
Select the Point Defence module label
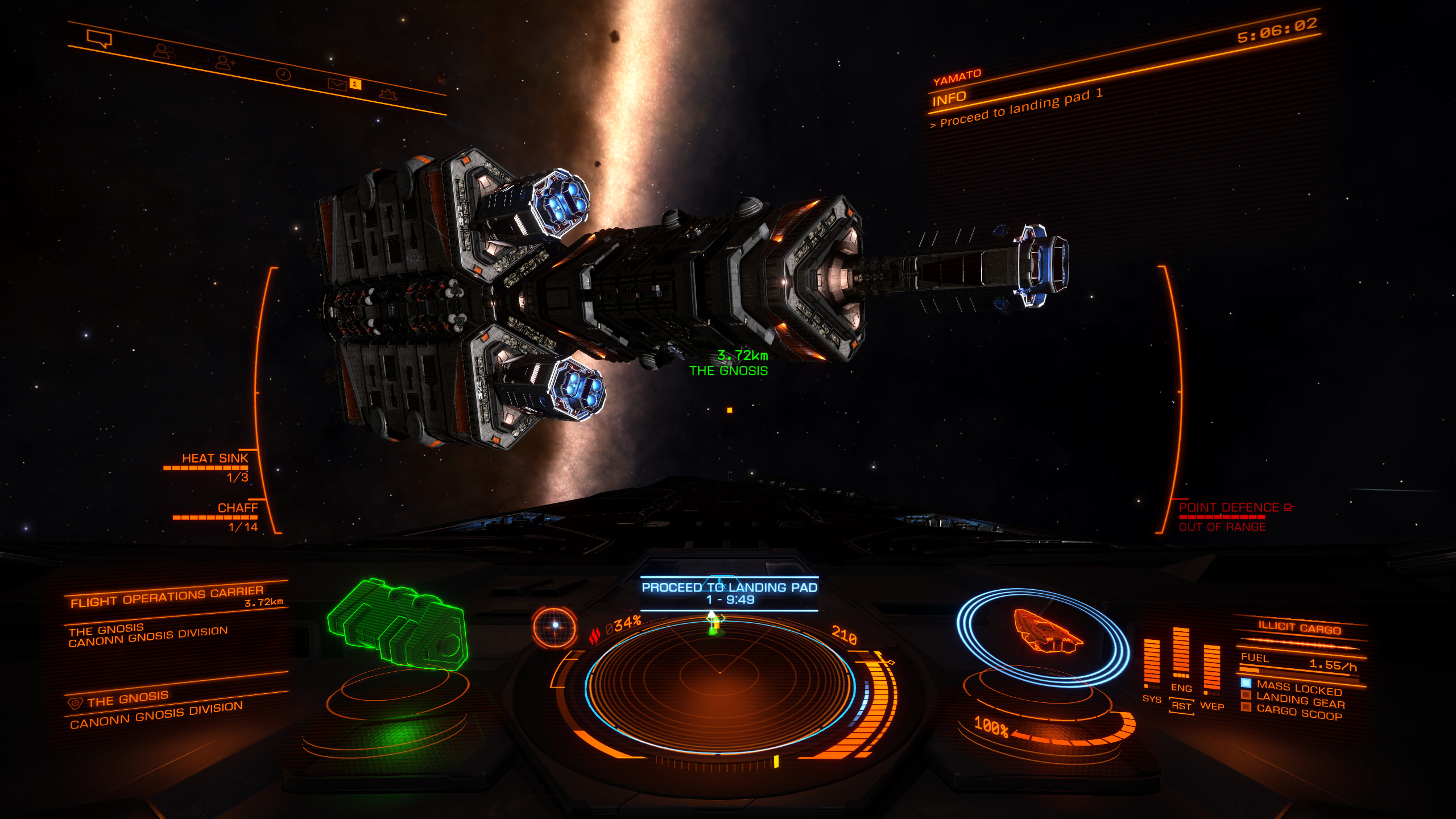pos(1228,507)
